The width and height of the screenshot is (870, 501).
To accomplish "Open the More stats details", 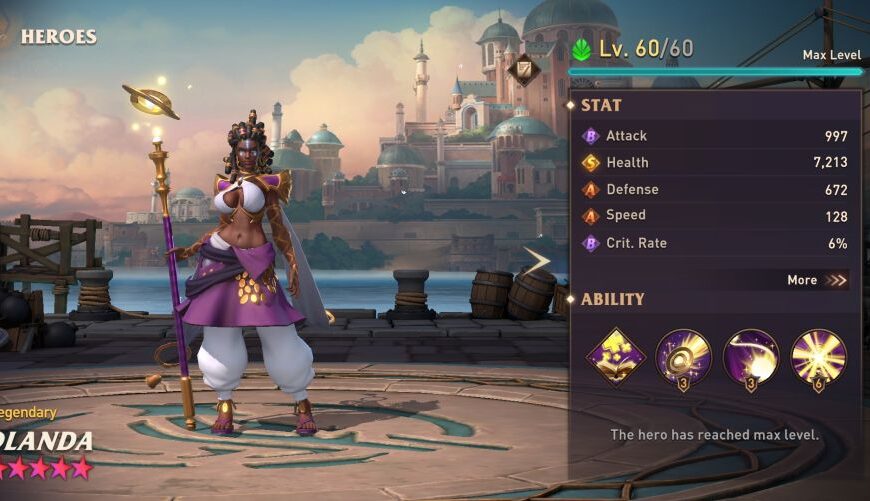I will 817,280.
